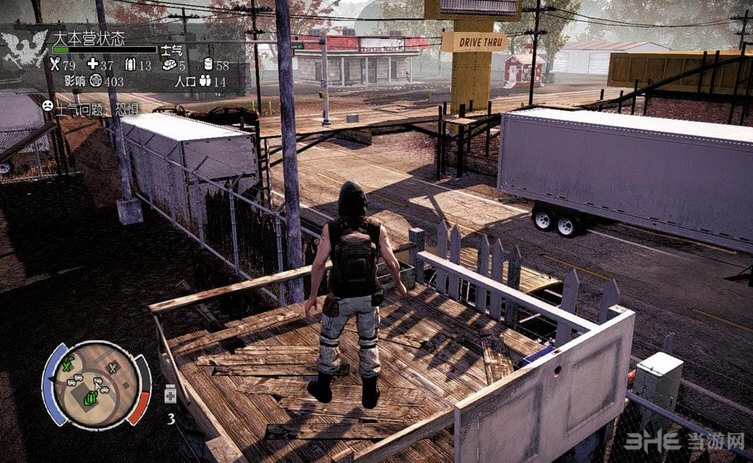Select the white crossed-tools minimap marker
The width and height of the screenshot is (753, 463).
pos(114,369)
